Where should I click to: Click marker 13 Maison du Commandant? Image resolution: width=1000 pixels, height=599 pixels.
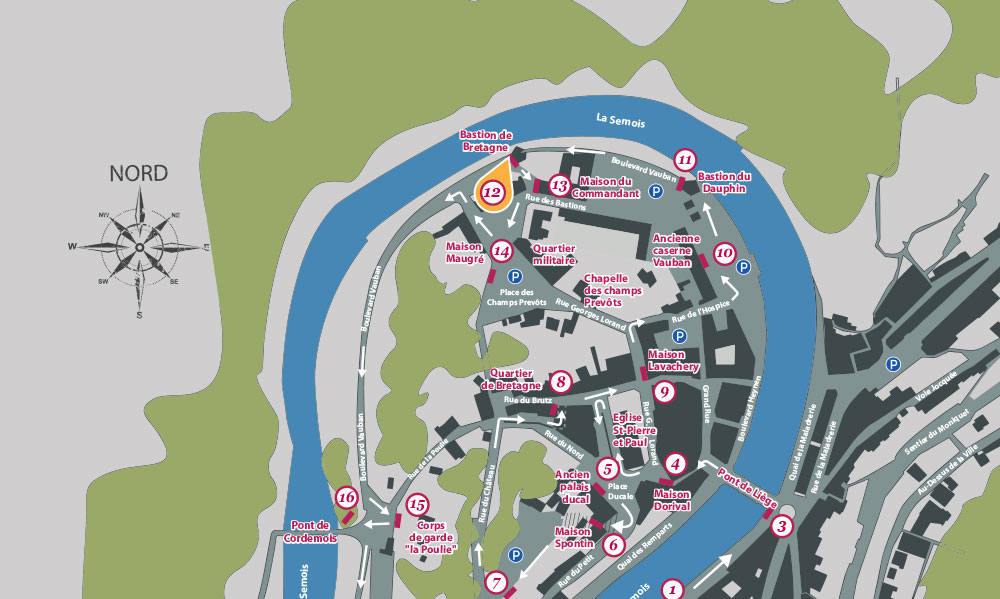point(559,185)
